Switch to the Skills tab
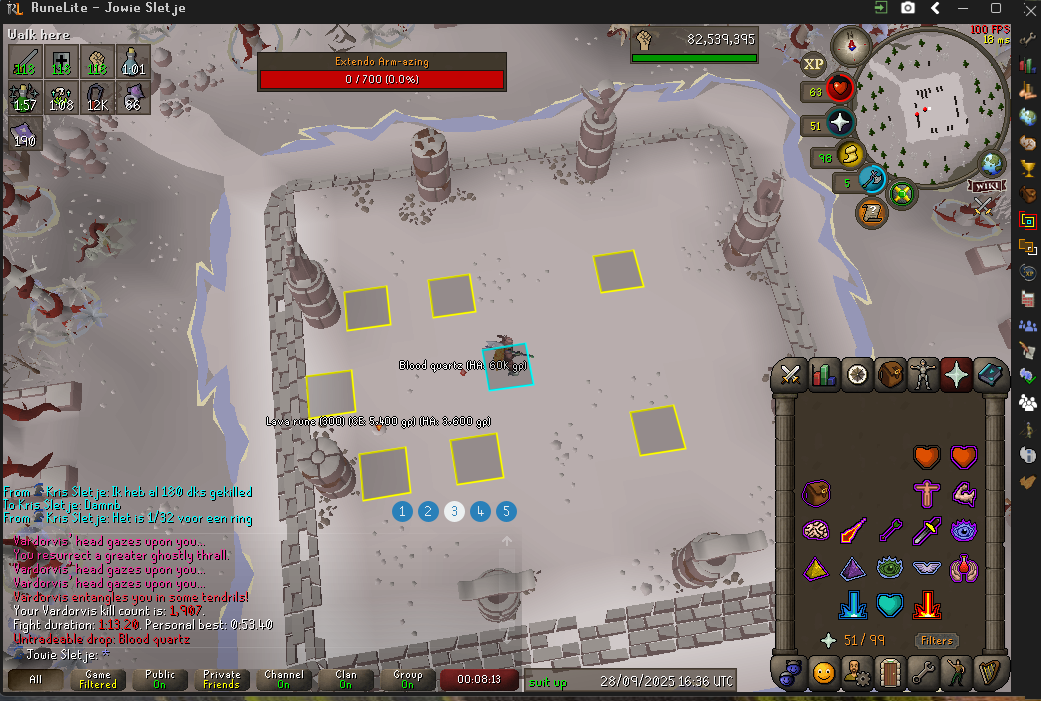The image size is (1041, 701). (x=824, y=375)
